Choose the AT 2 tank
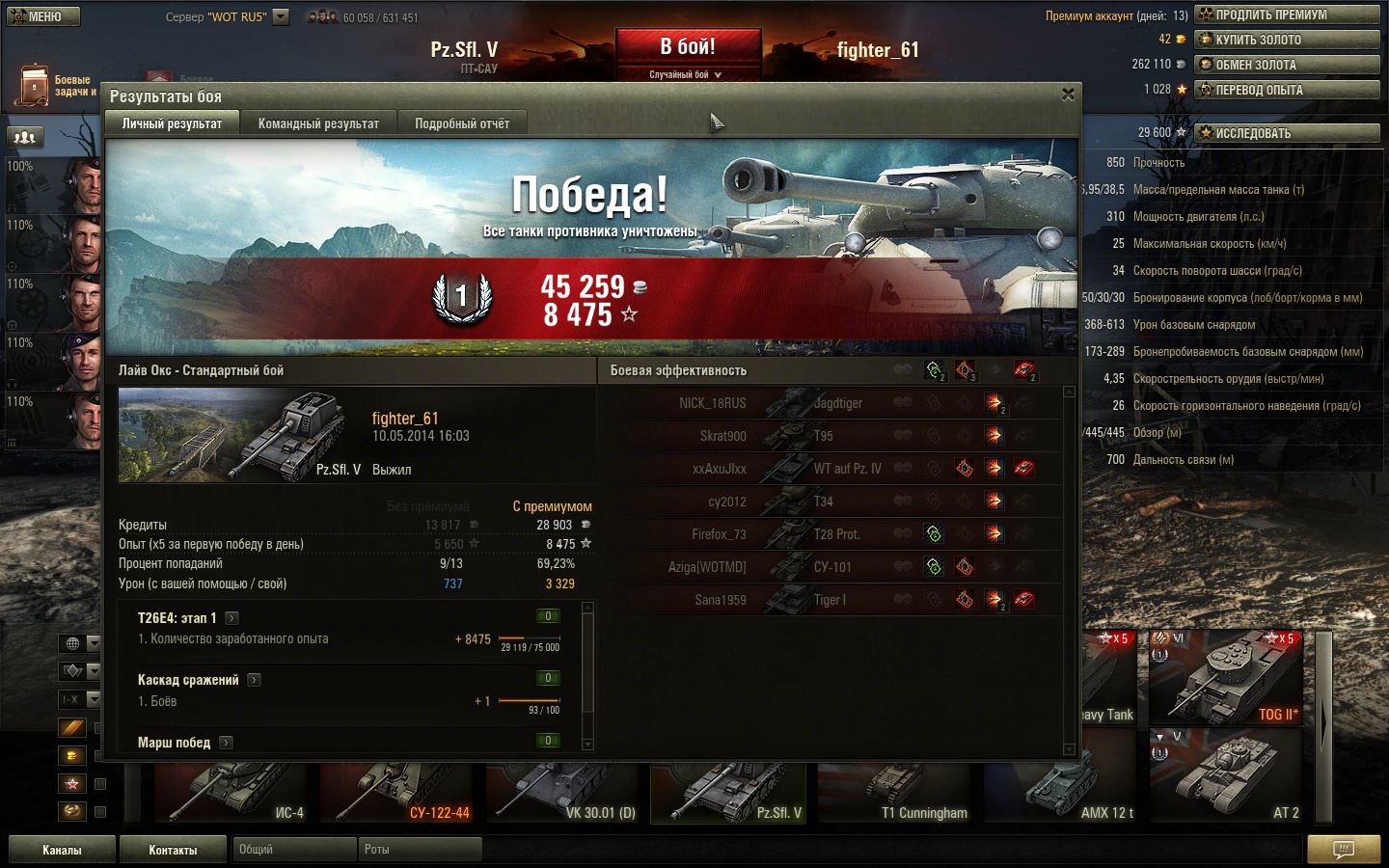 1225,776
